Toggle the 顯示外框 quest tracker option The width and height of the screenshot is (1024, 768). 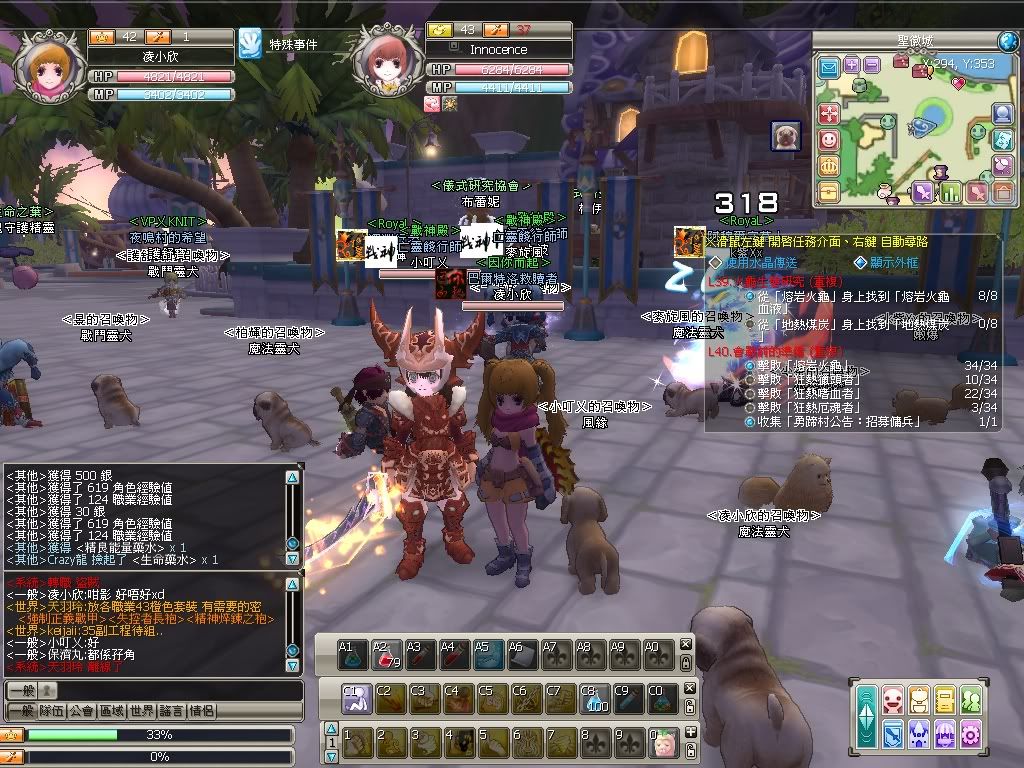859,263
